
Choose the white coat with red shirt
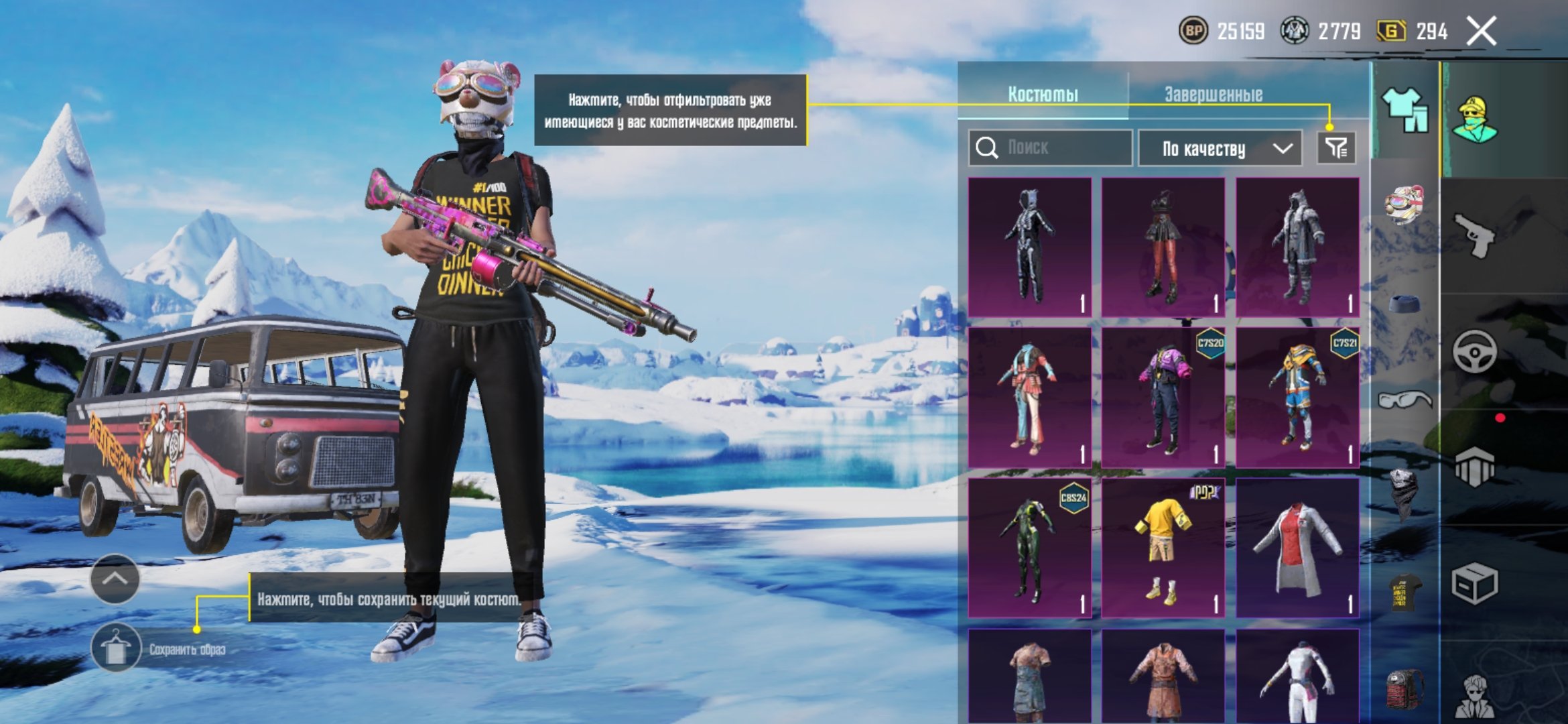click(x=1297, y=548)
